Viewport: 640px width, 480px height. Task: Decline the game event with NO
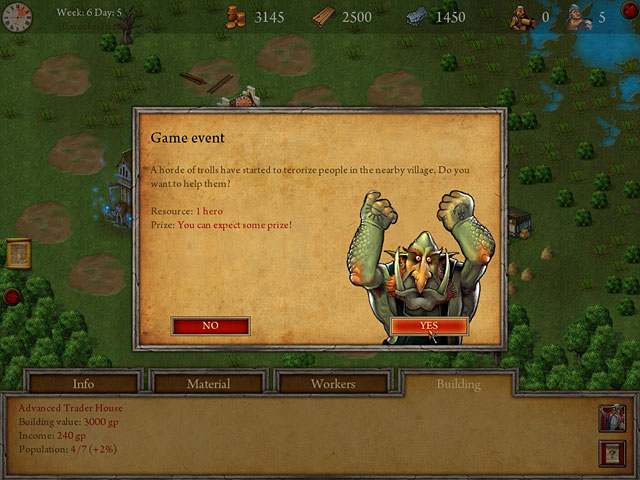point(210,326)
